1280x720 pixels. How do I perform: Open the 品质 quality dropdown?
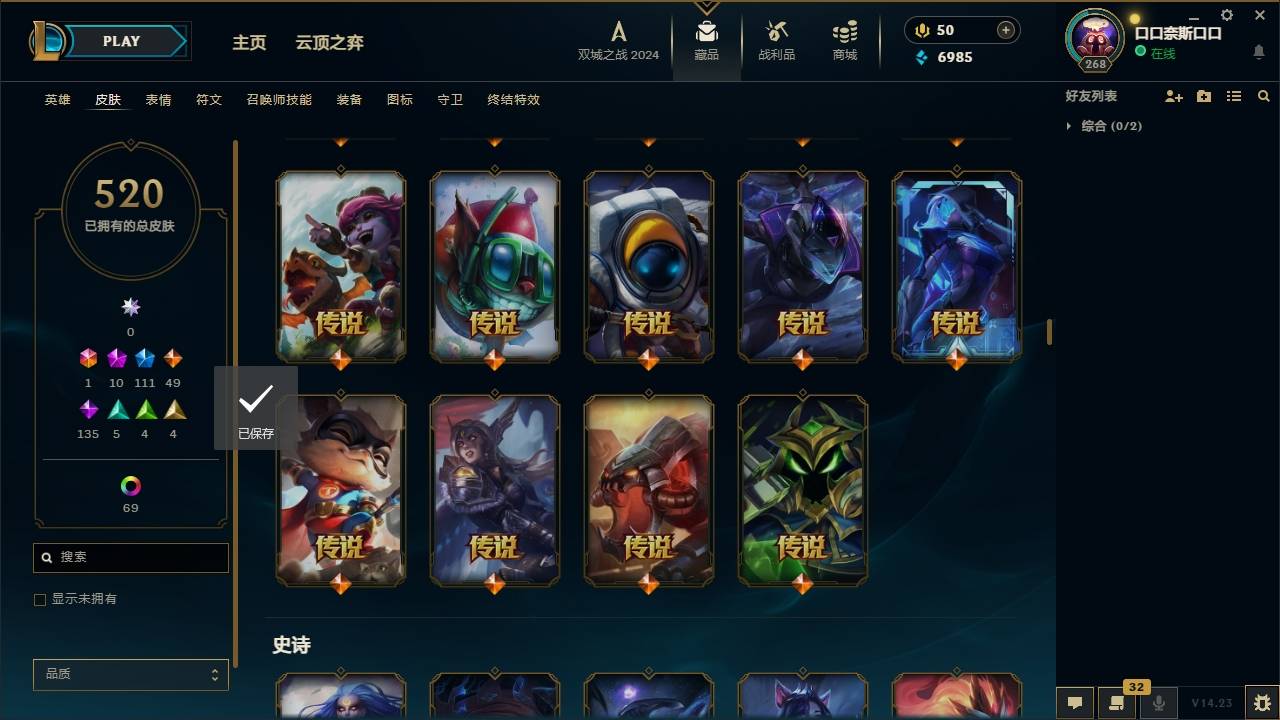130,674
